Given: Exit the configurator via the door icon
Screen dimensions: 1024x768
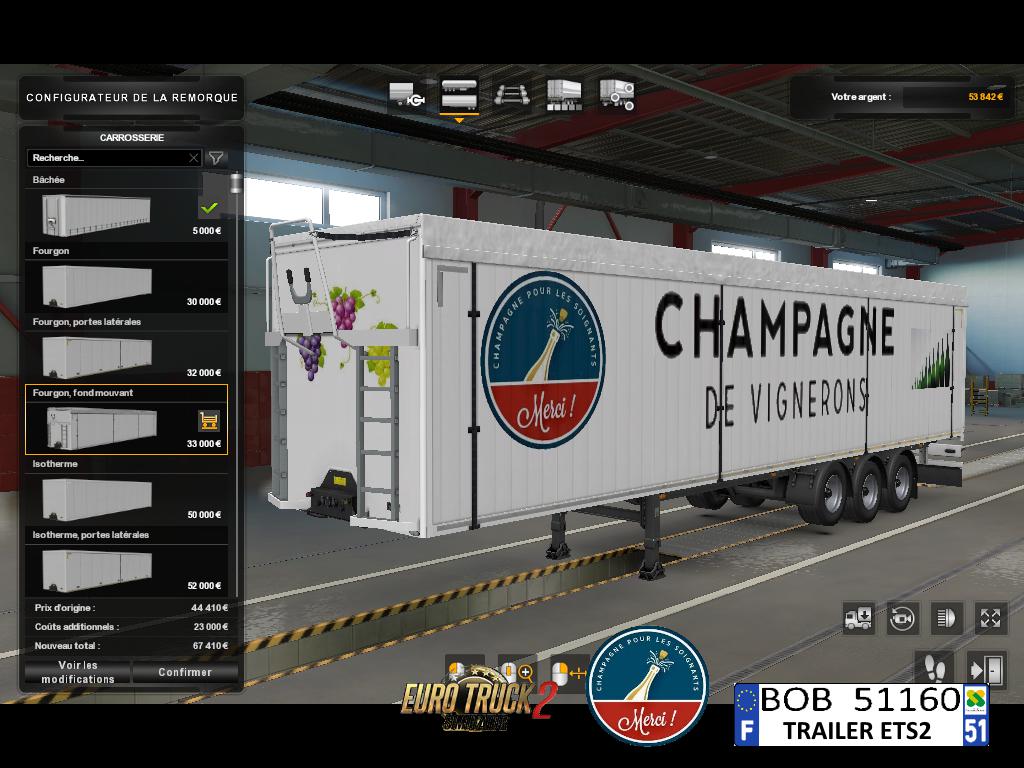Looking at the screenshot, I should [984, 668].
